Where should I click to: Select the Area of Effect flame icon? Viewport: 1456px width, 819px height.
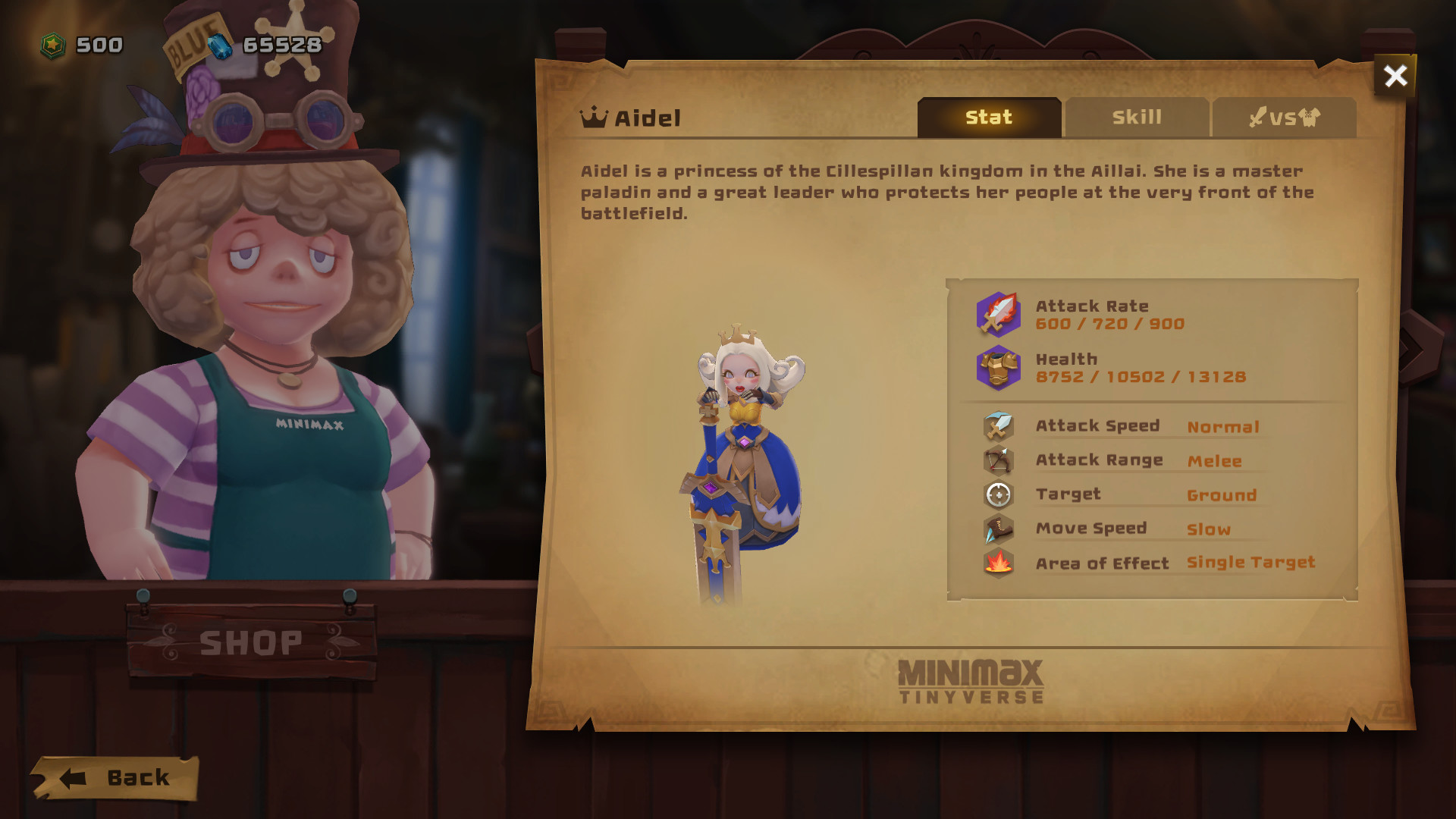tap(998, 563)
